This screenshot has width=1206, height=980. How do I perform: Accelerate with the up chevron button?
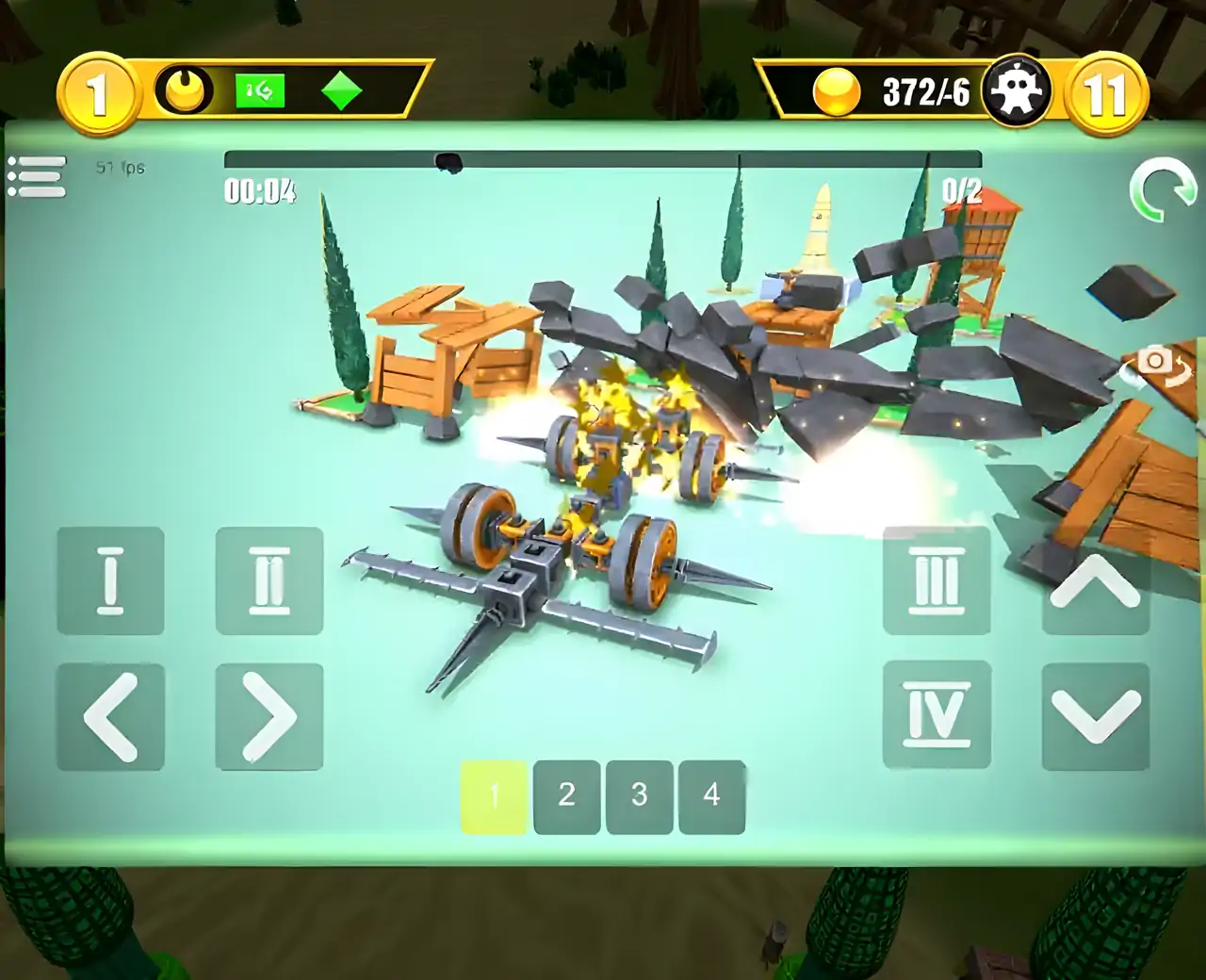(1096, 580)
